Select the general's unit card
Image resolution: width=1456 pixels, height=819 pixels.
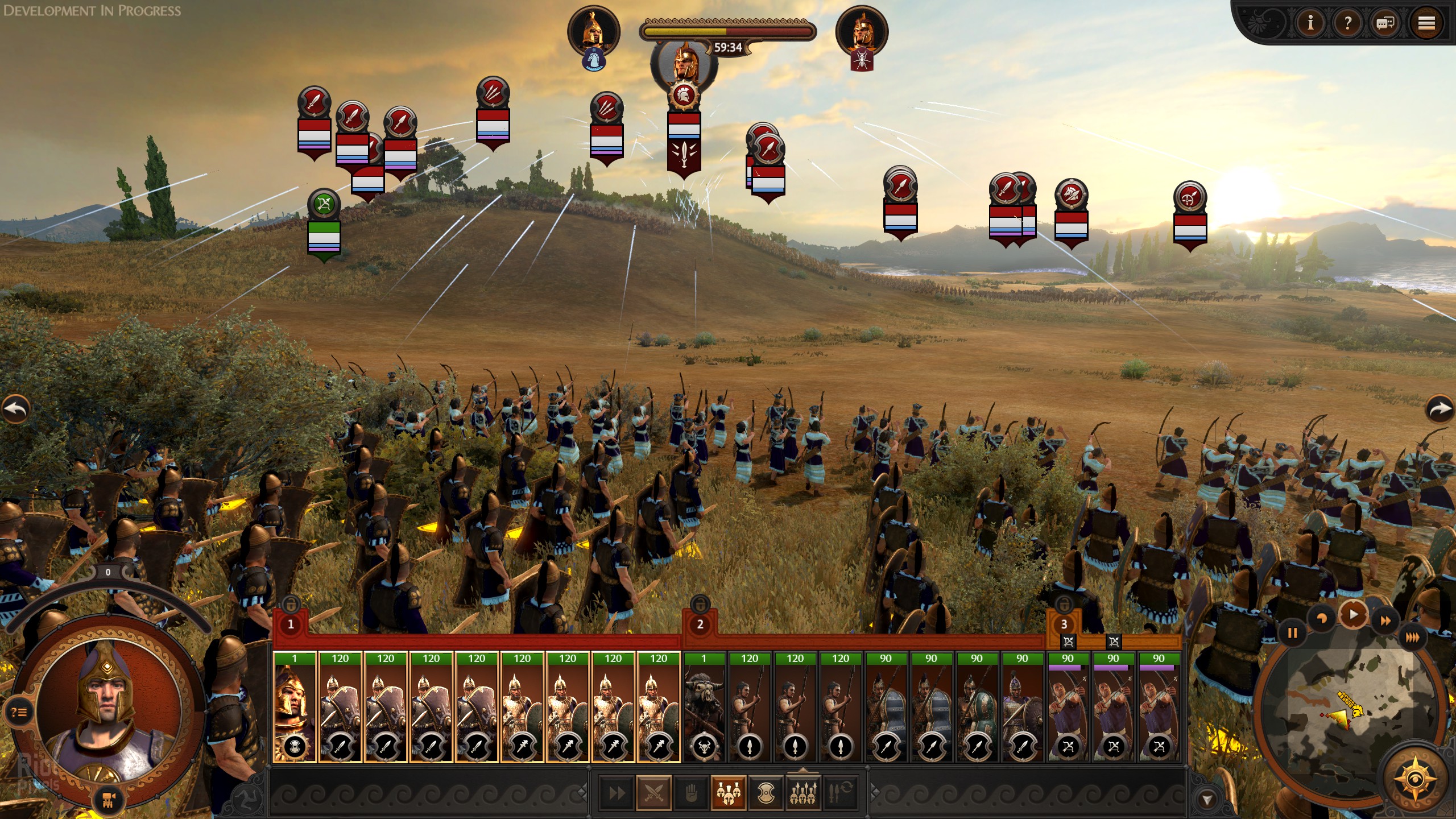295,708
